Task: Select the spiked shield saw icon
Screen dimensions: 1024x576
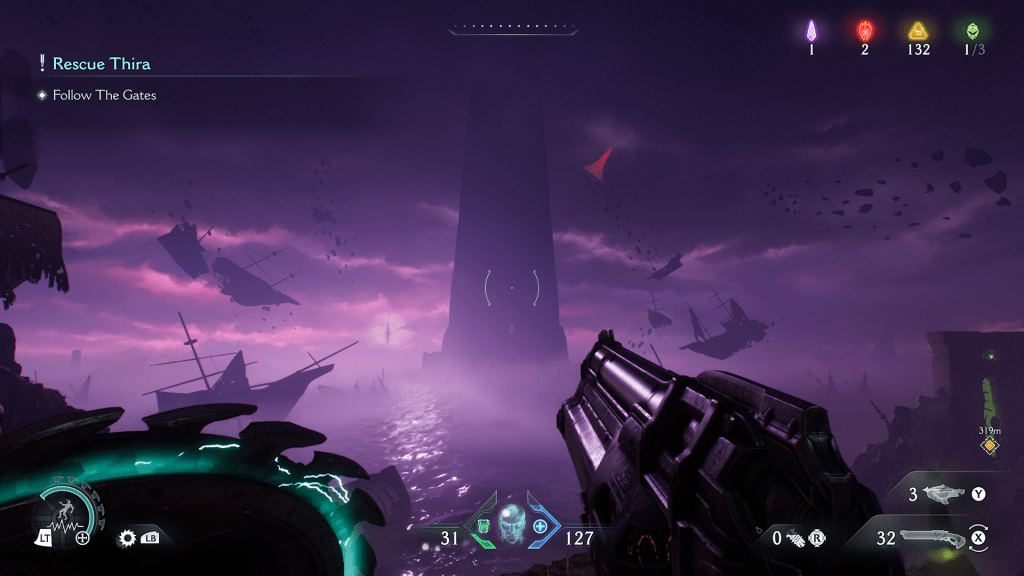Action: coord(127,538)
